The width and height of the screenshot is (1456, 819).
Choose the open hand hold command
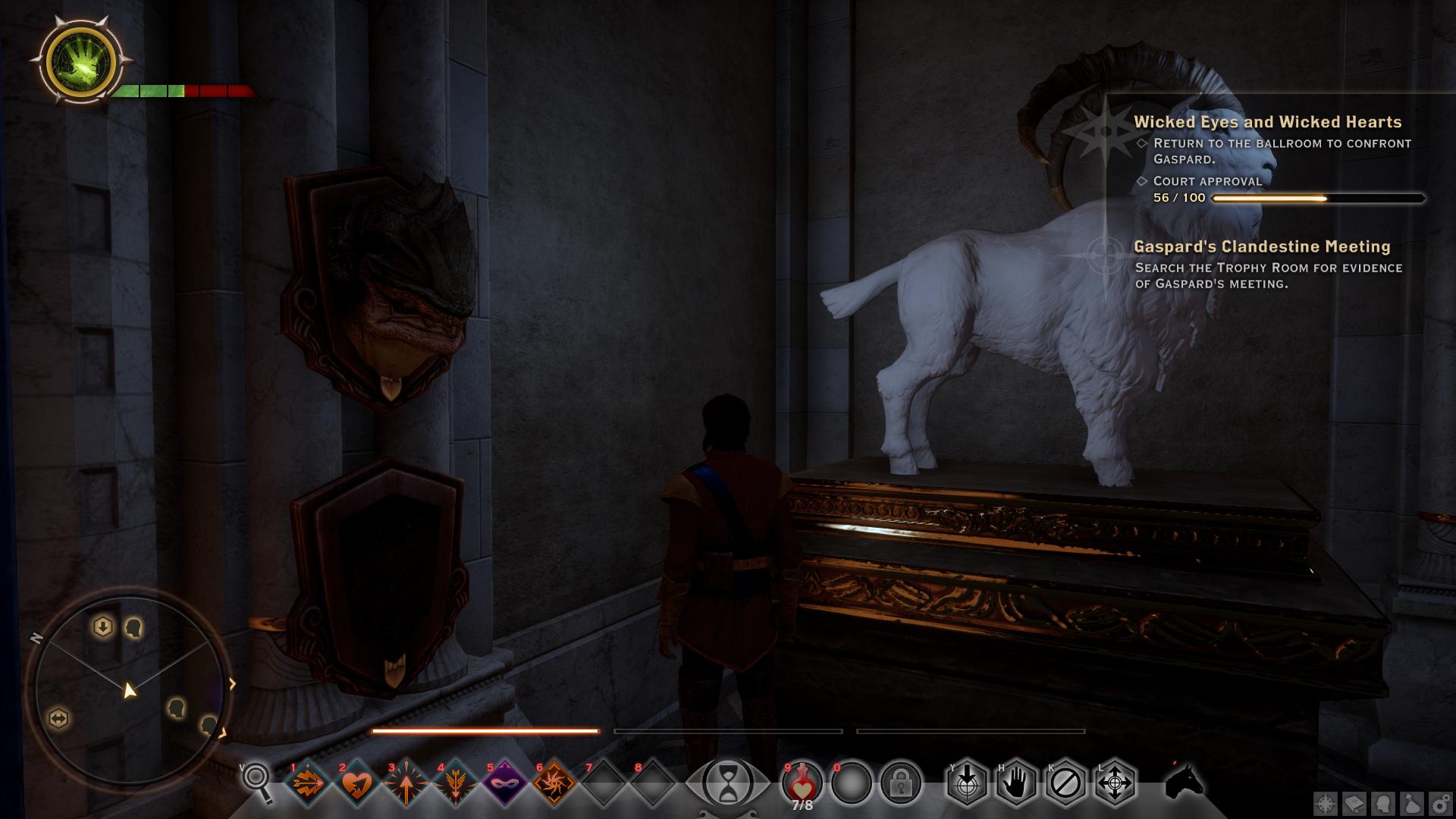coord(1016,783)
